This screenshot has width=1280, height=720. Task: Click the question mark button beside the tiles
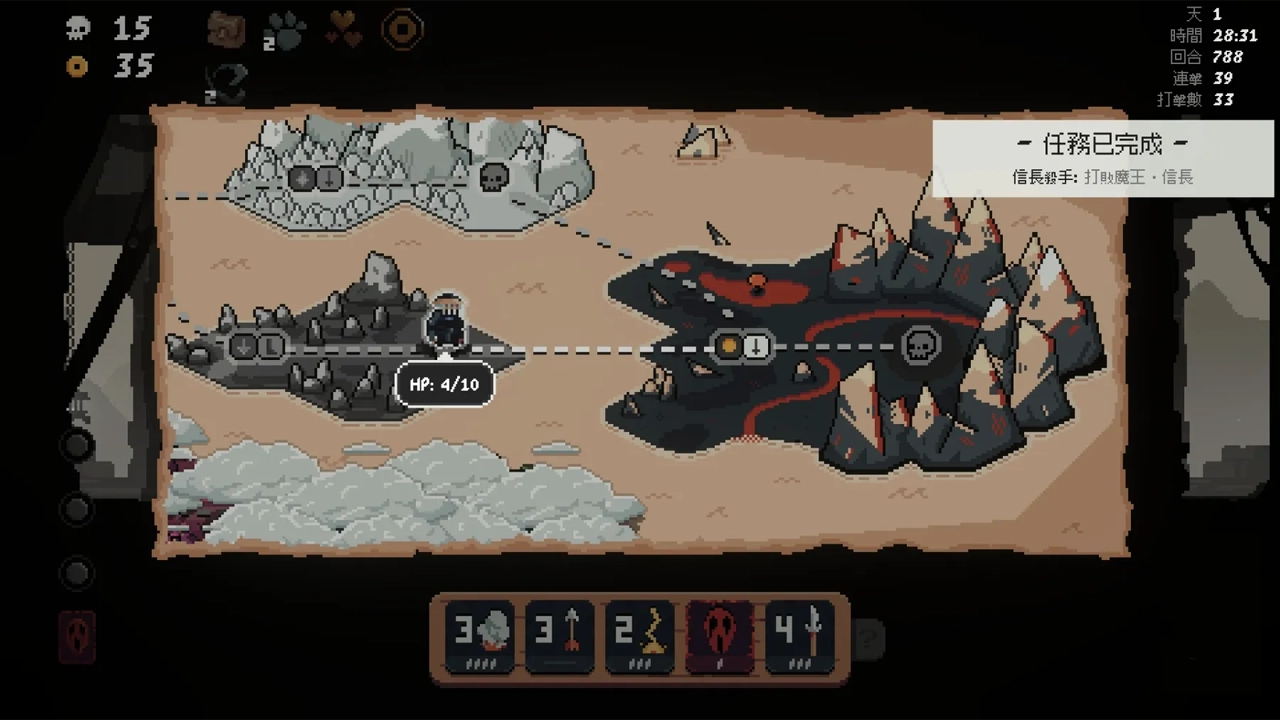pyautogui.click(x=869, y=636)
